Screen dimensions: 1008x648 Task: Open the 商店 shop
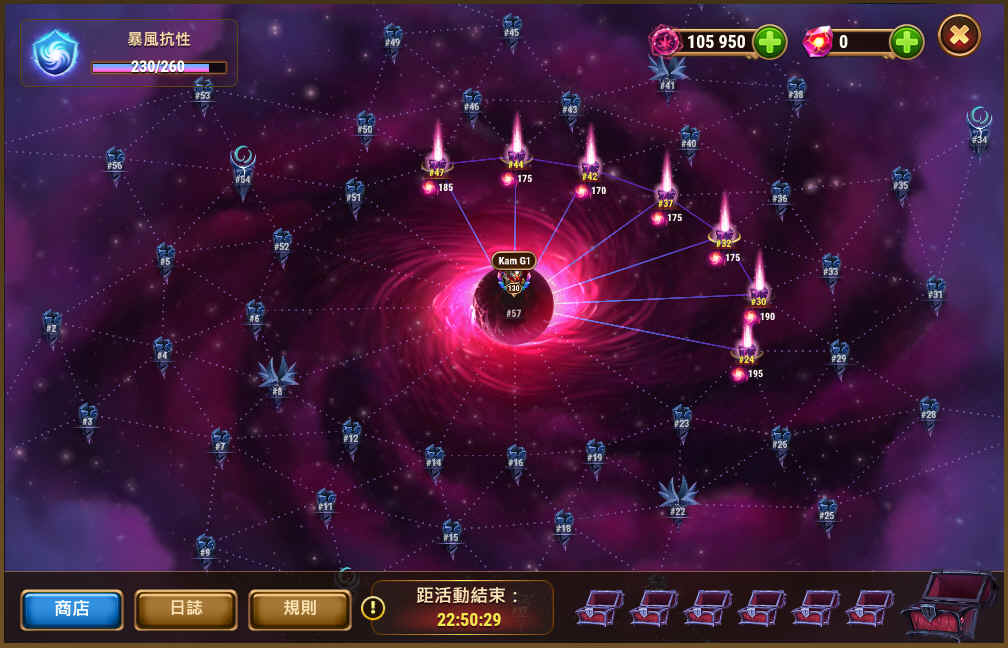(72, 609)
